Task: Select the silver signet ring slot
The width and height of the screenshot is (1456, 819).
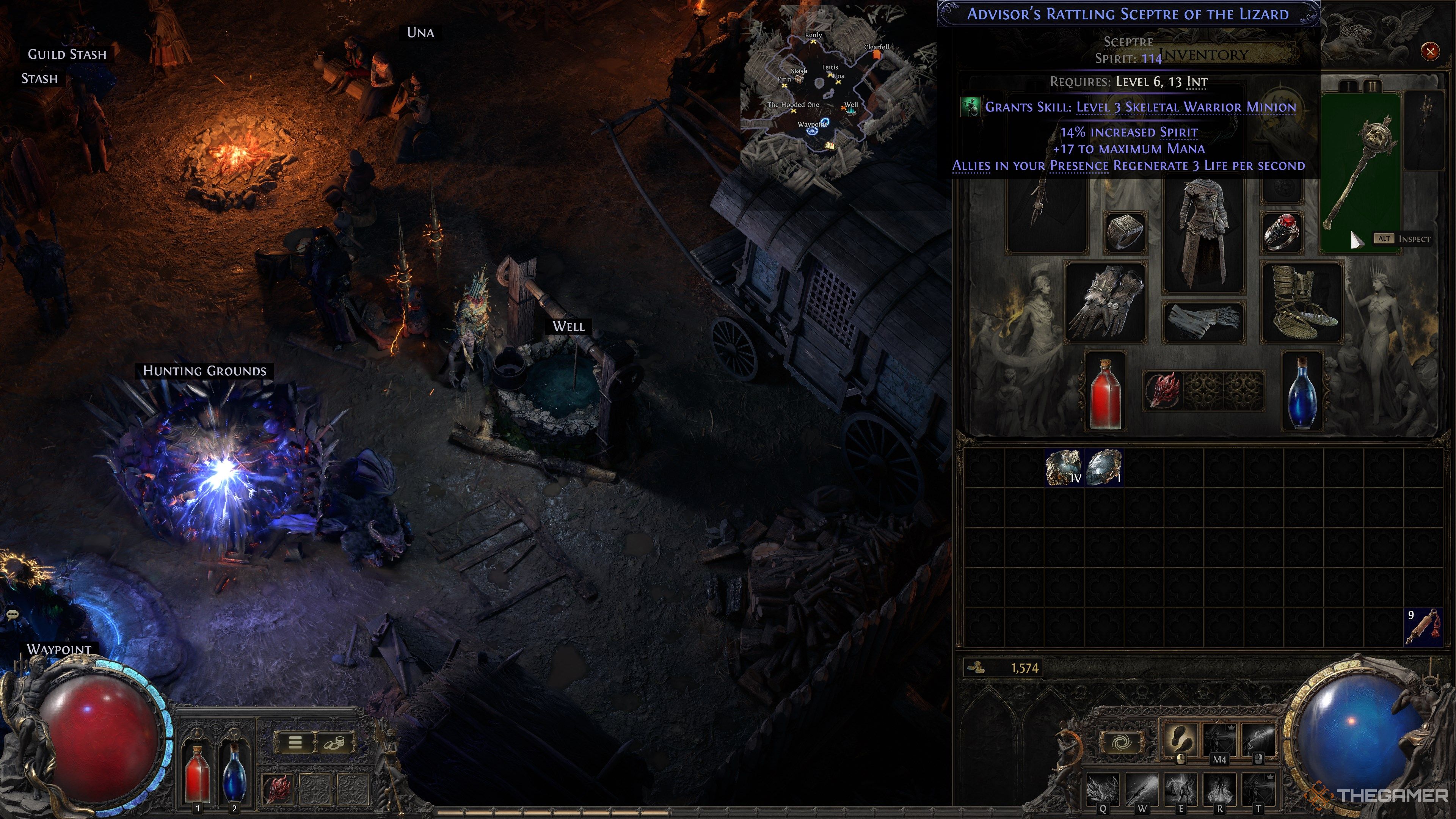Action: coord(1125,232)
